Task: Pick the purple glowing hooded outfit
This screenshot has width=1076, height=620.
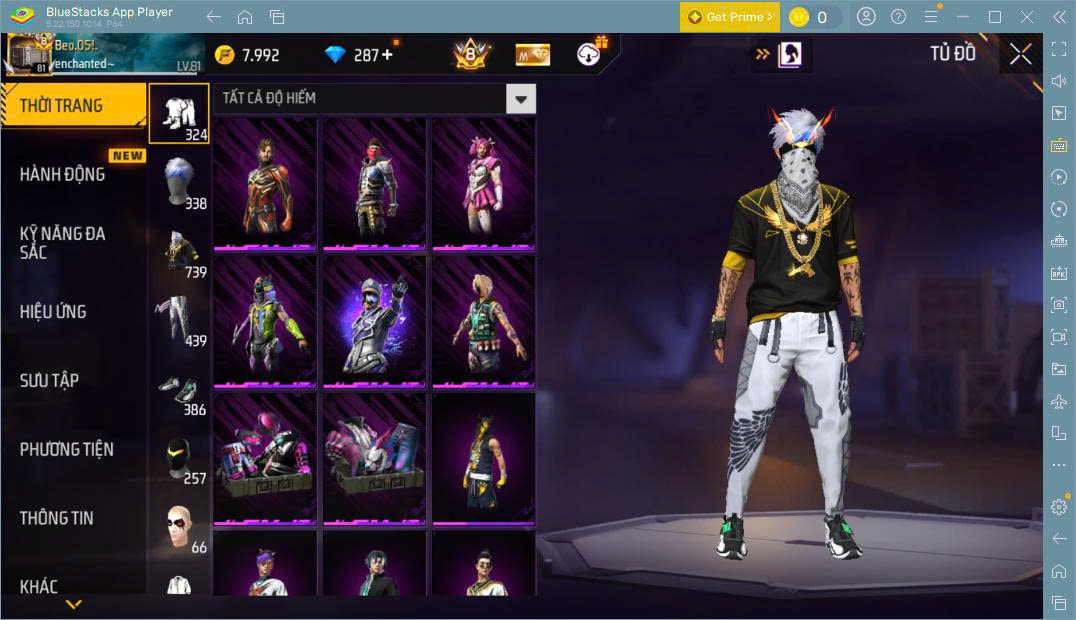Action: 374,319
